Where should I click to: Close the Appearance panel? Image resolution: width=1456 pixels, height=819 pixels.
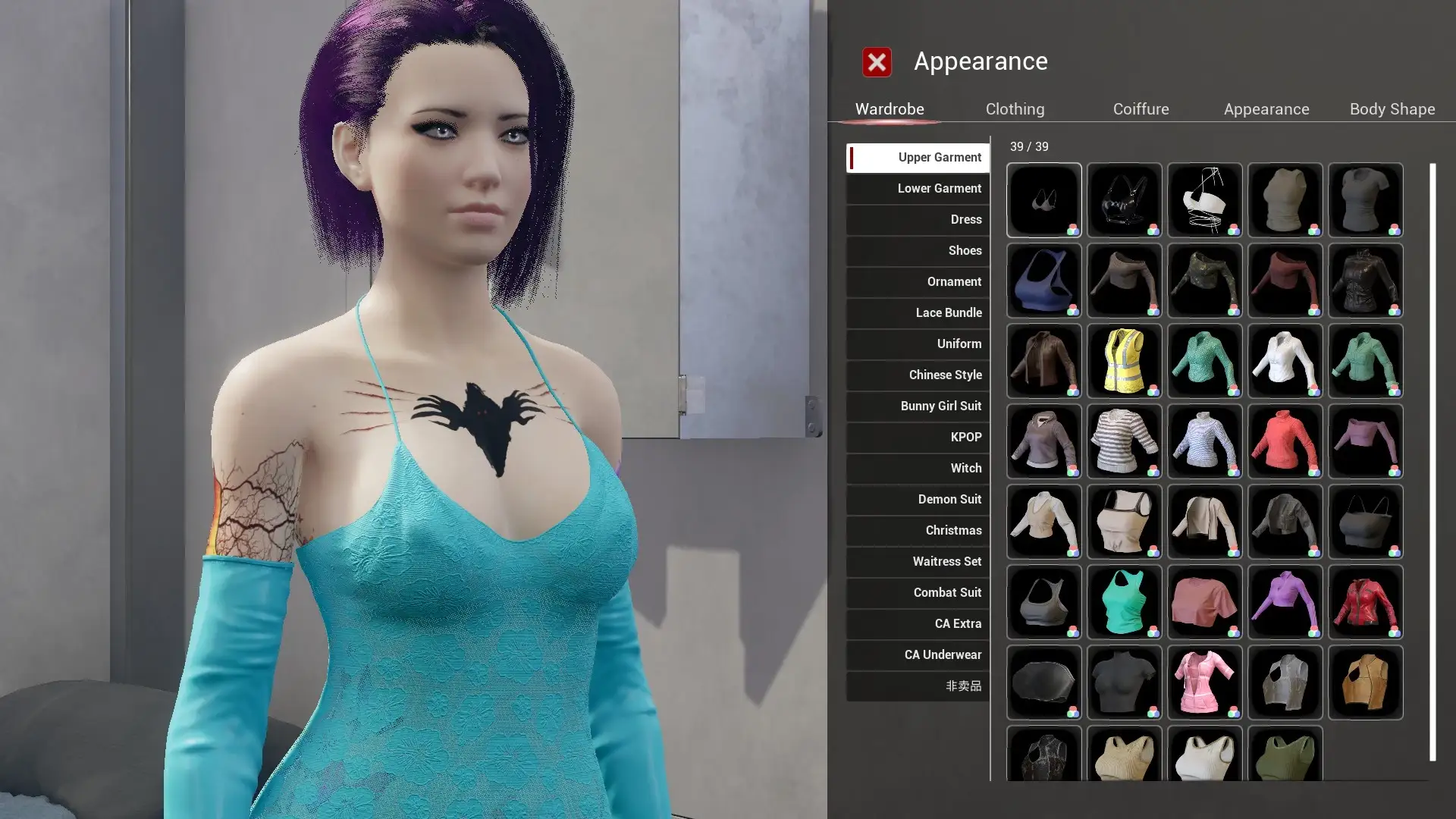tap(877, 62)
